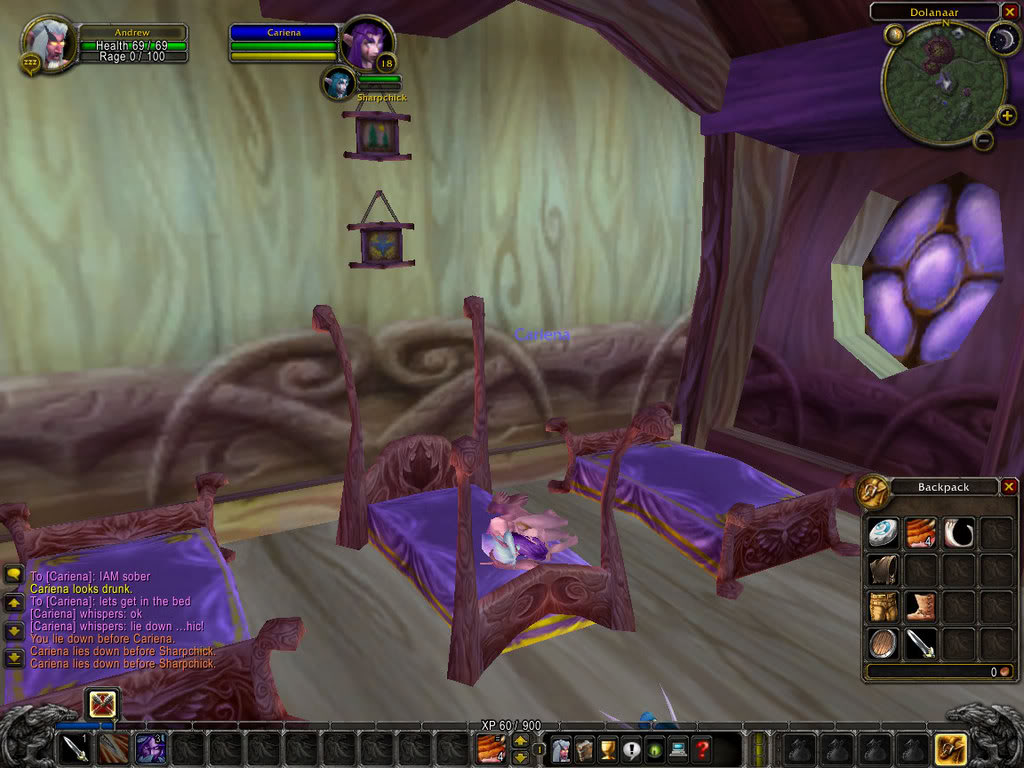Open the character info micro button
Image resolution: width=1024 pixels, height=768 pixels.
point(562,748)
